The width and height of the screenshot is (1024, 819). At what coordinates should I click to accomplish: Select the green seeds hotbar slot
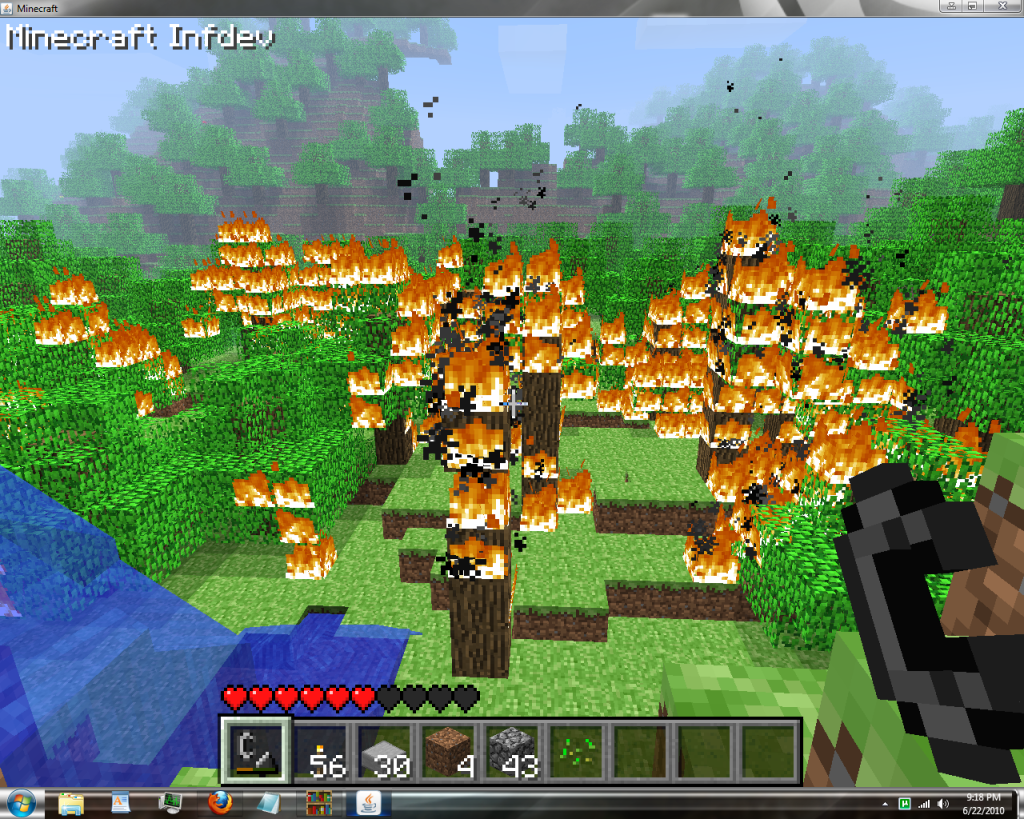[x=576, y=750]
